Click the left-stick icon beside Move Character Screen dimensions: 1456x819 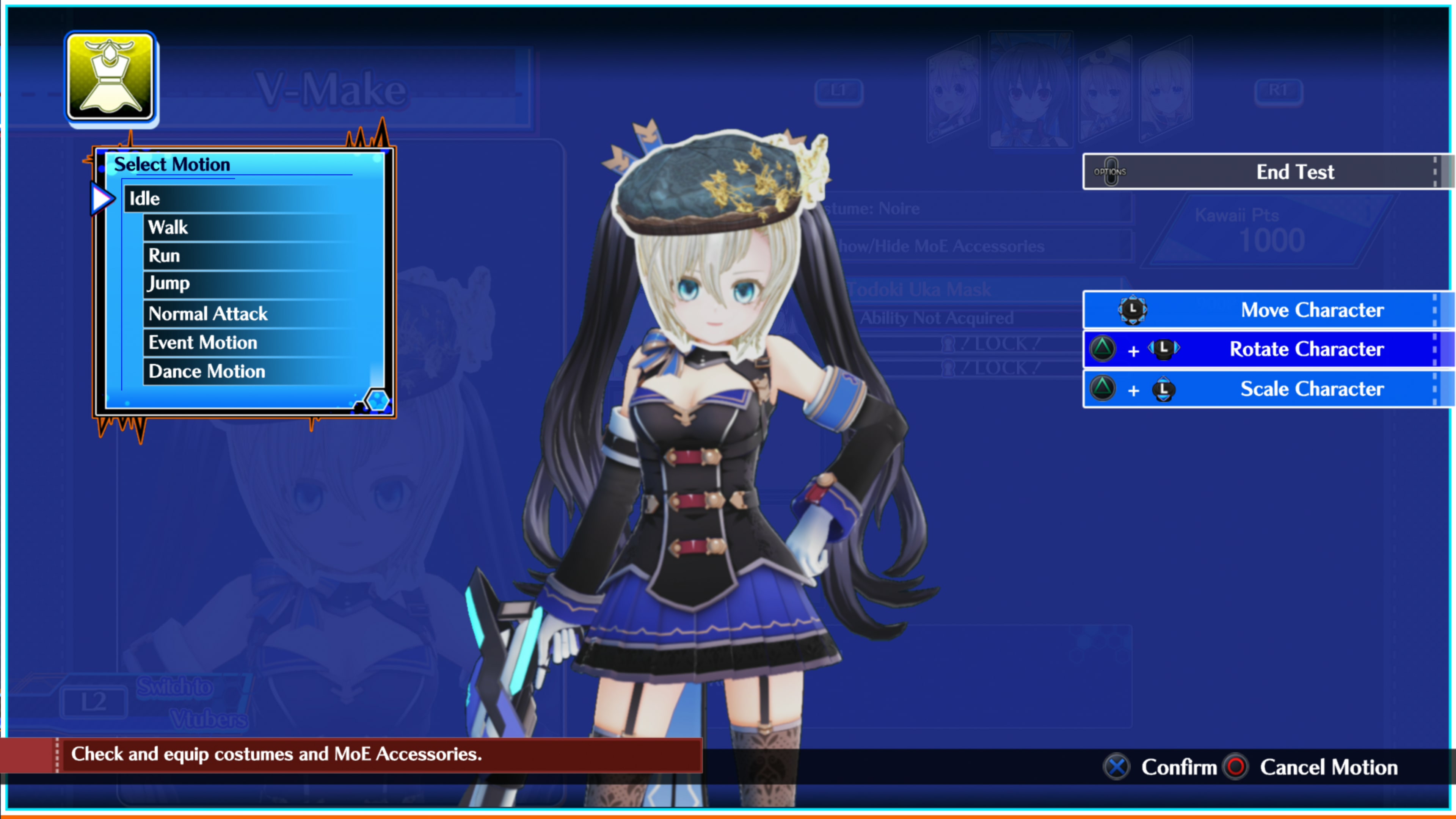click(1133, 310)
